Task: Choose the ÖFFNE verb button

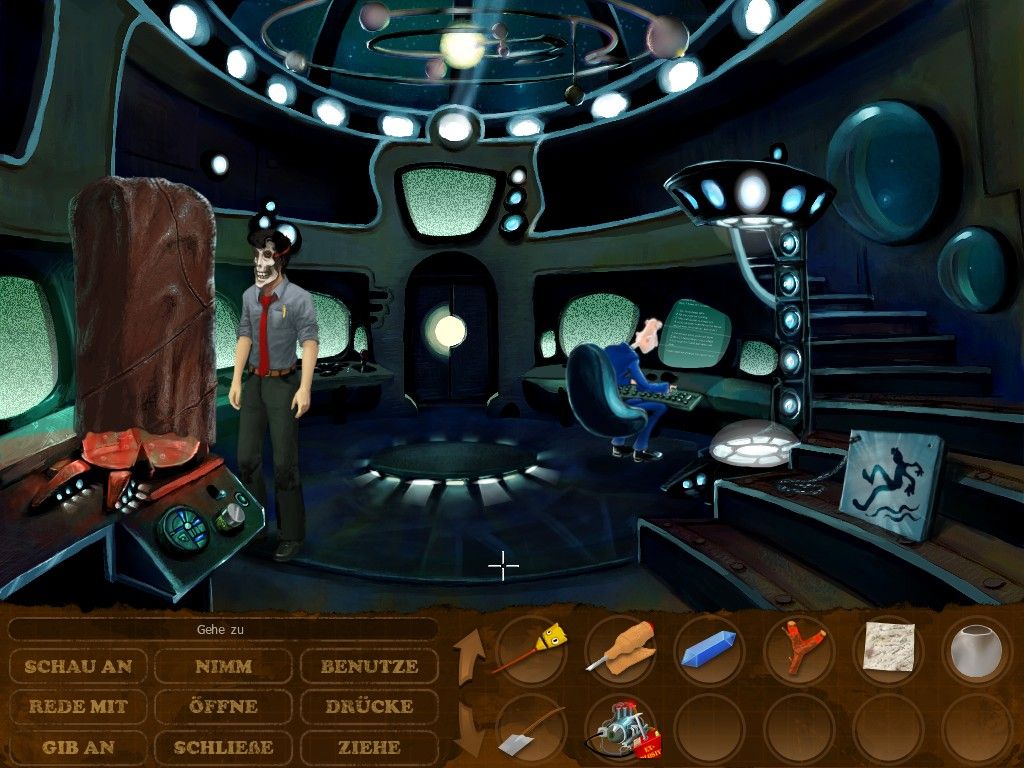Action: pos(223,706)
